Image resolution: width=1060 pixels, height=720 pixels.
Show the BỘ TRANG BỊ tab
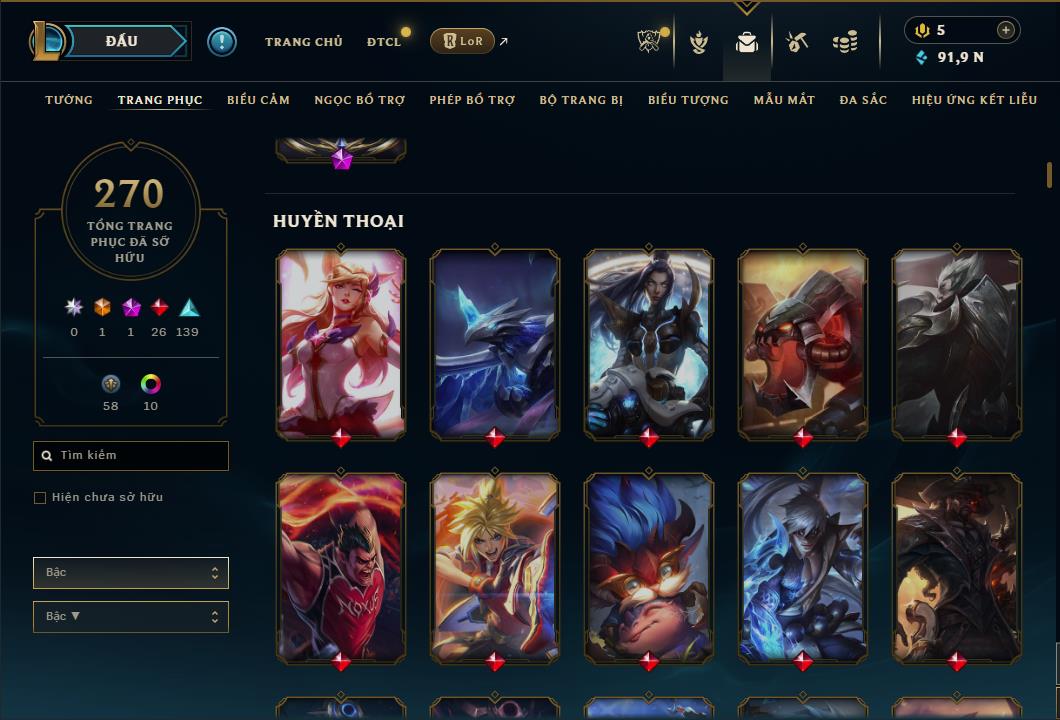point(581,100)
